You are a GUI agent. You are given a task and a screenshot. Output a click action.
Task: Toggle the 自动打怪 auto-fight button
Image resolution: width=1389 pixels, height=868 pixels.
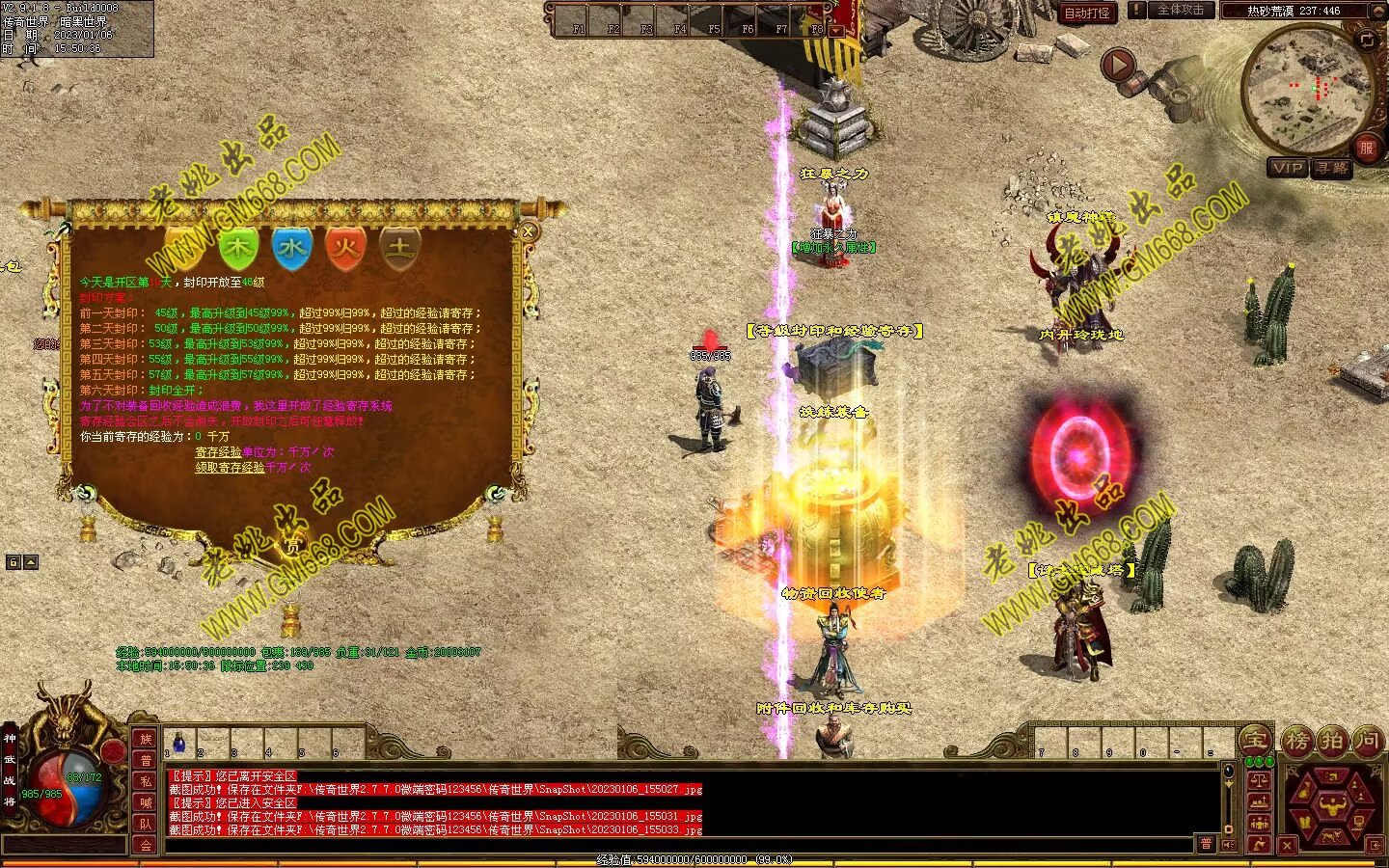pyautogui.click(x=1087, y=13)
